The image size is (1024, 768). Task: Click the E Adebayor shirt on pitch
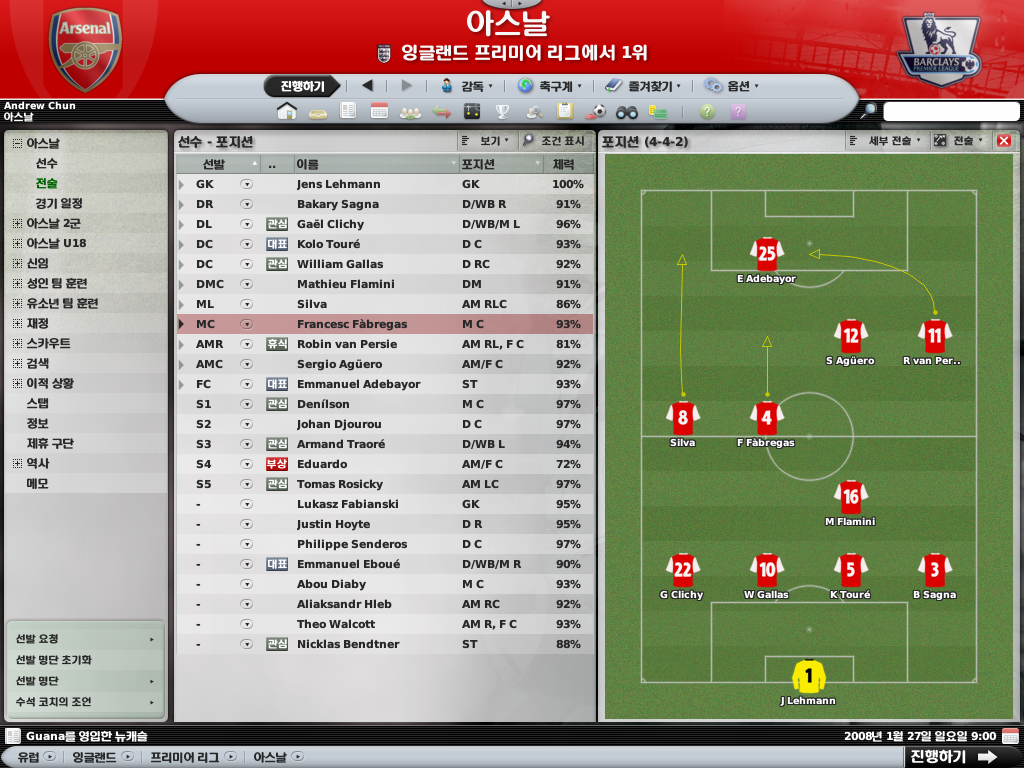tap(767, 254)
